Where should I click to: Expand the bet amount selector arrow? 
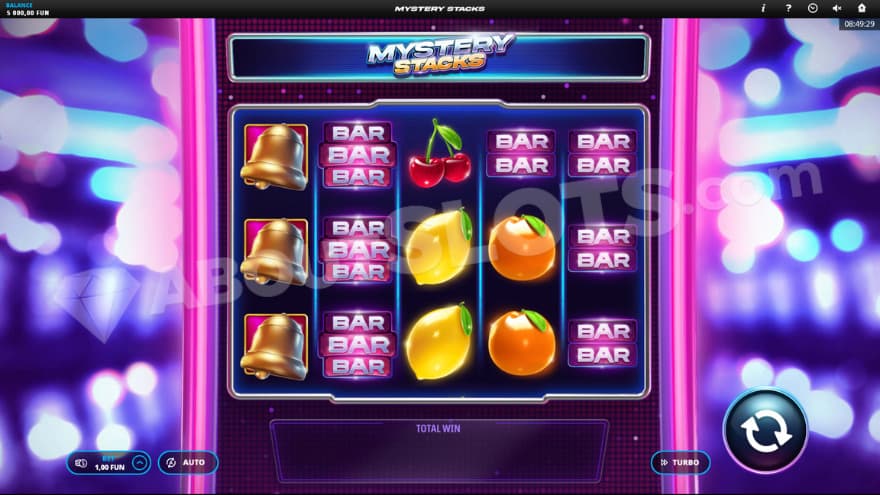139,463
